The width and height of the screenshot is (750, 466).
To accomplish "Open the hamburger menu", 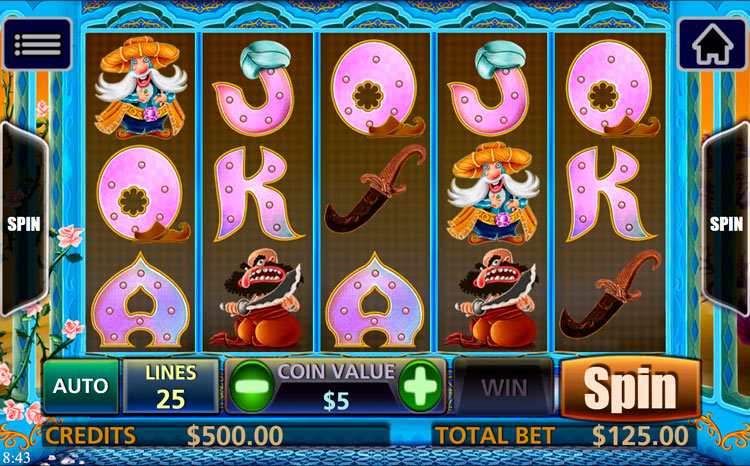I will pyautogui.click(x=37, y=44).
